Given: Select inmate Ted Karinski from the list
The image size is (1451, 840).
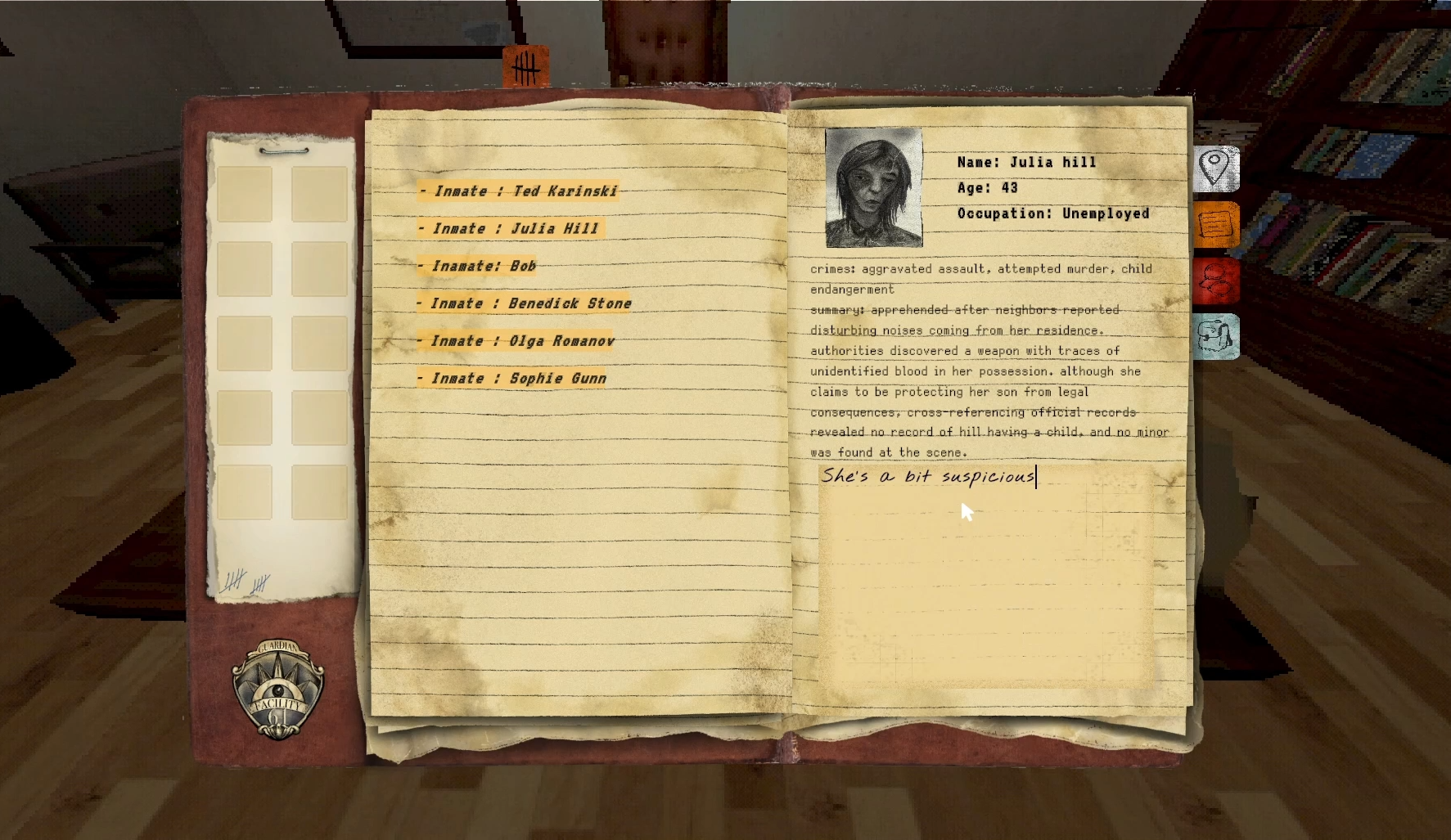Looking at the screenshot, I should coord(520,191).
